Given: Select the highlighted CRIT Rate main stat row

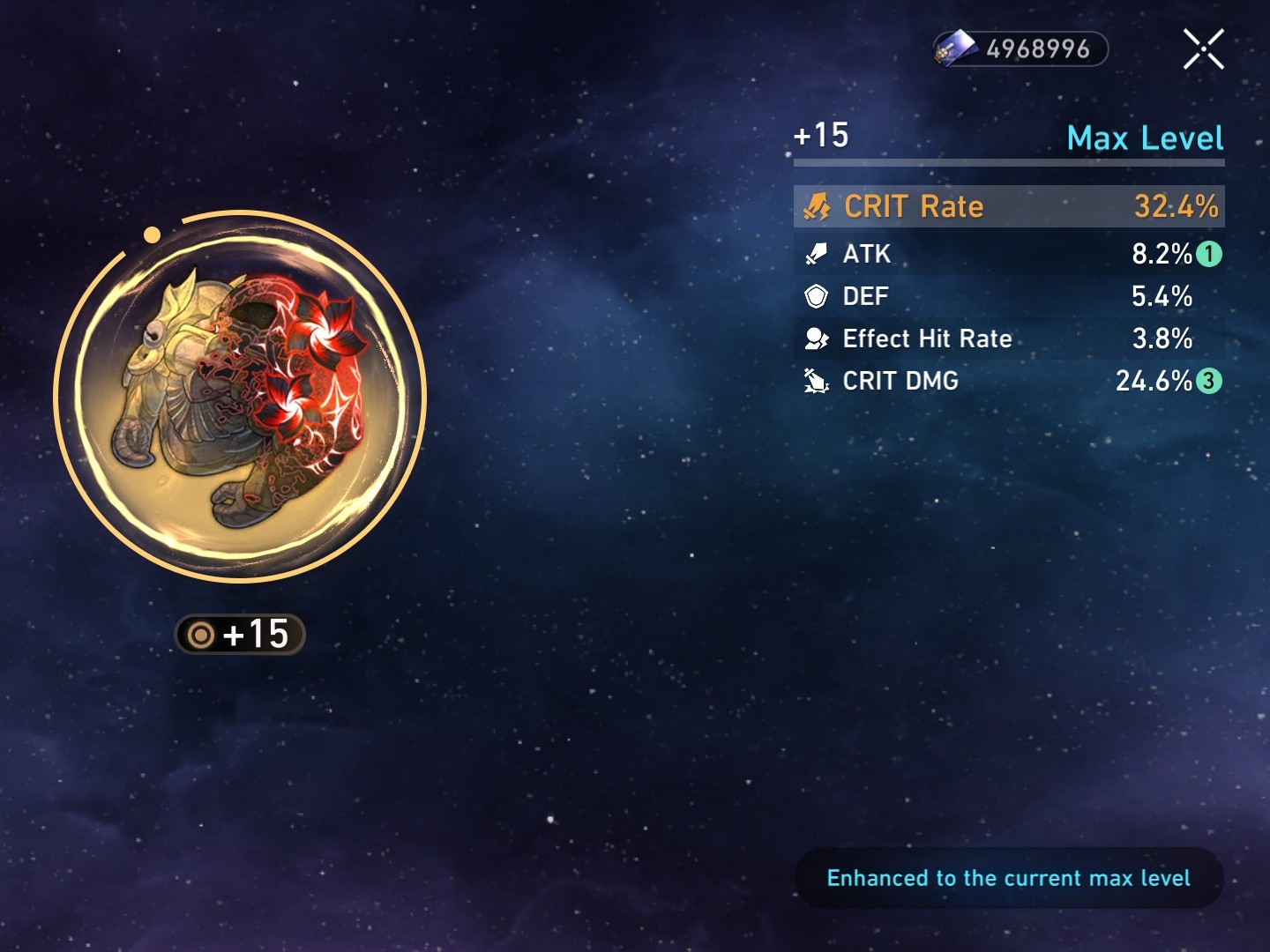Looking at the screenshot, I should [1009, 206].
